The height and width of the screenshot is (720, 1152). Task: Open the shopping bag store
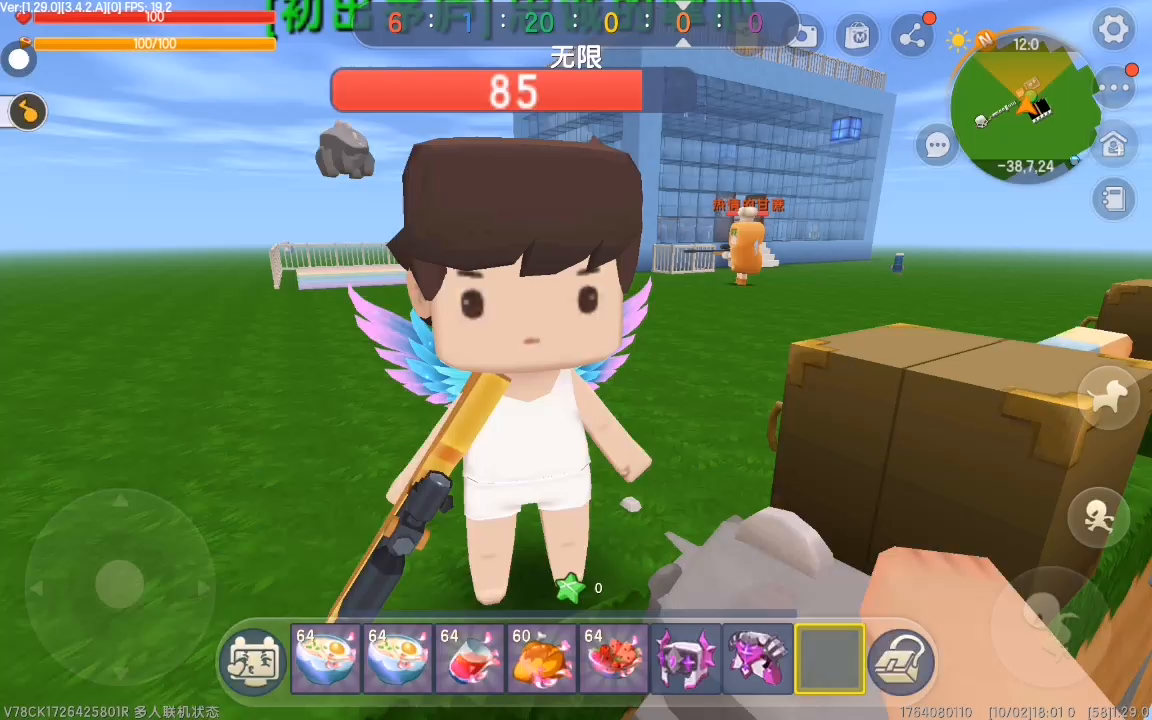click(857, 38)
